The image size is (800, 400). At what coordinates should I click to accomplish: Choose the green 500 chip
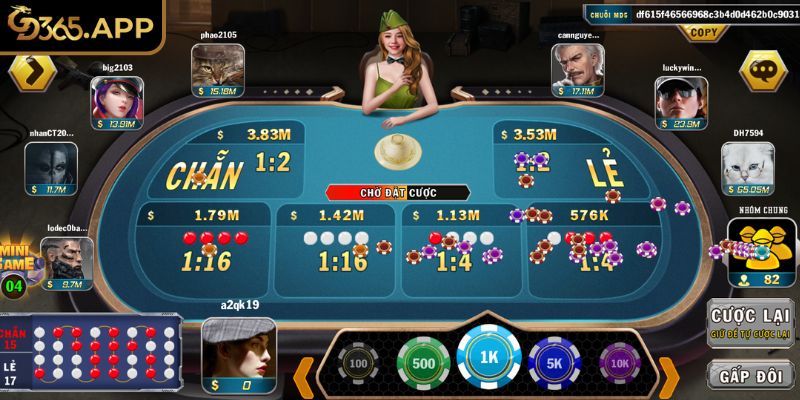click(x=423, y=363)
